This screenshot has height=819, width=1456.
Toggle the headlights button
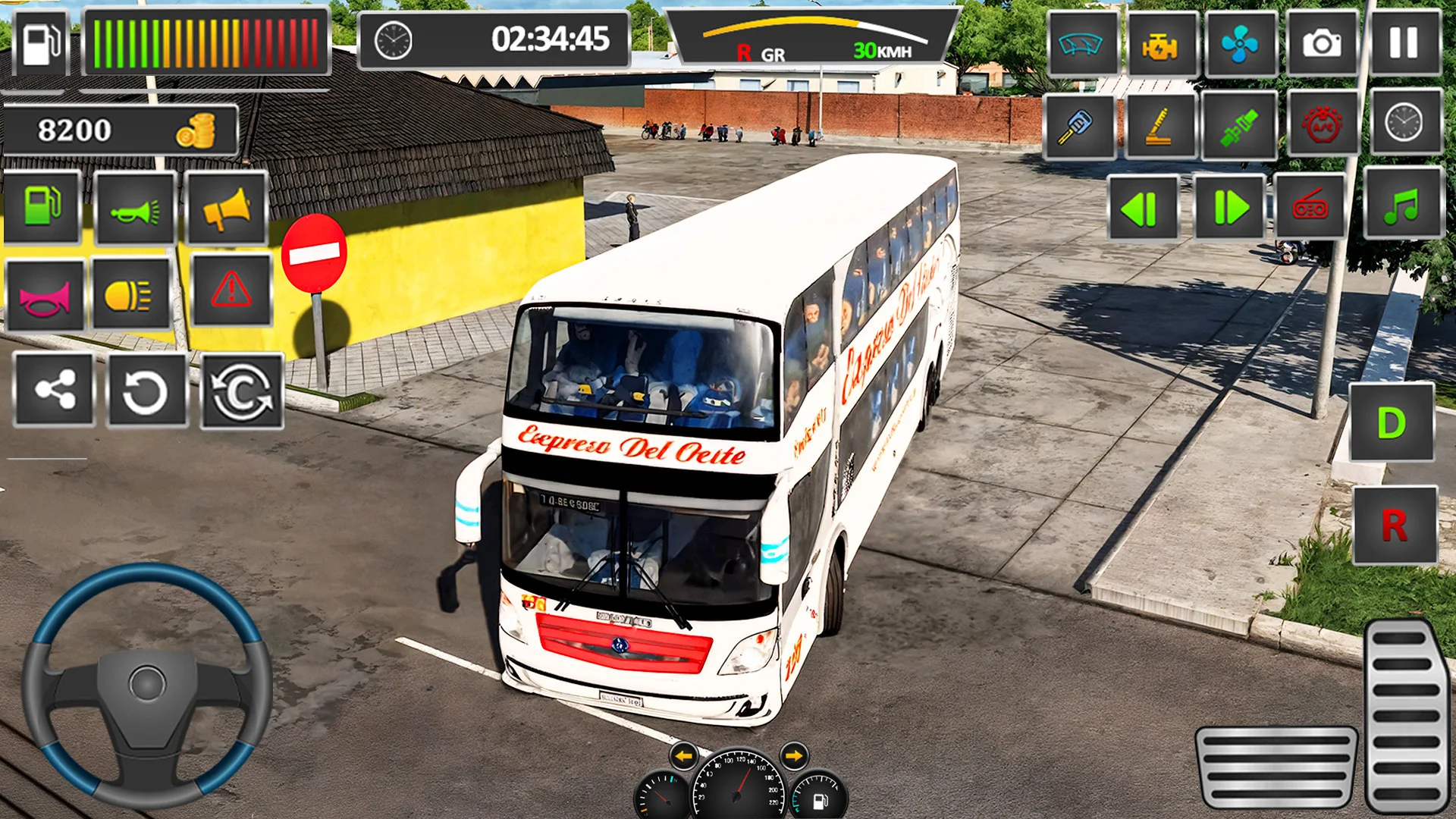point(130,294)
